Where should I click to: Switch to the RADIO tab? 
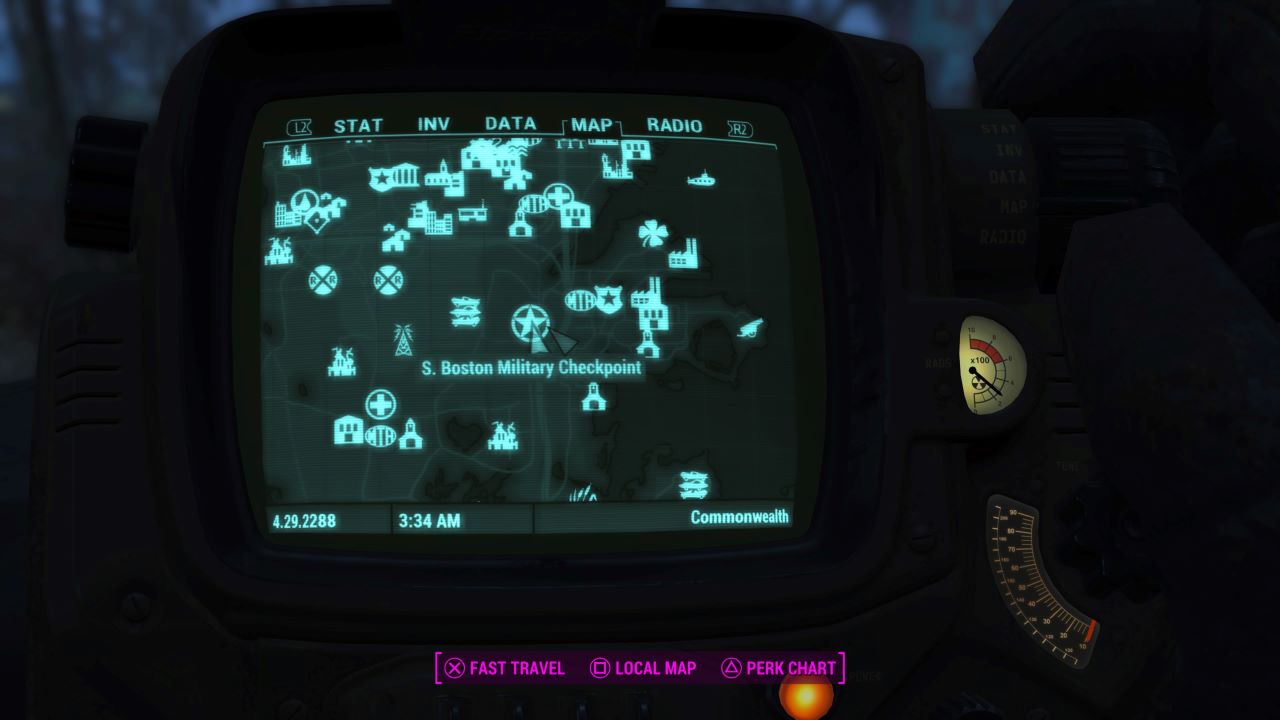click(675, 126)
